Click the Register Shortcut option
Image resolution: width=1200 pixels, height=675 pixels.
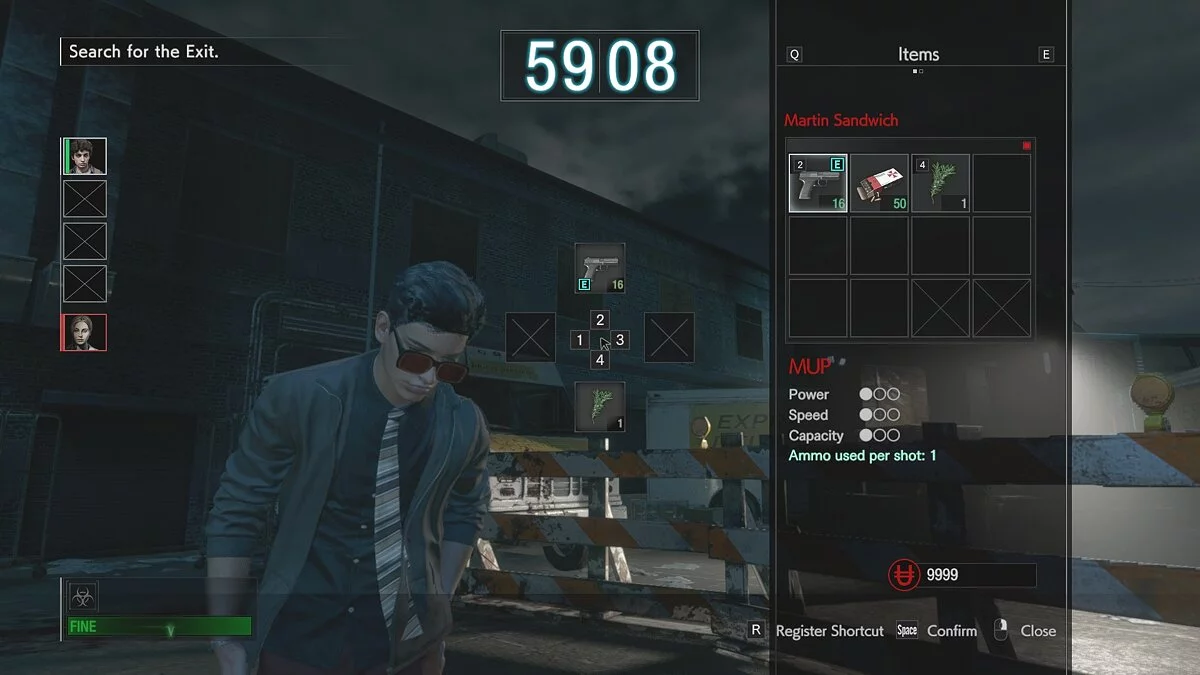[x=829, y=631]
